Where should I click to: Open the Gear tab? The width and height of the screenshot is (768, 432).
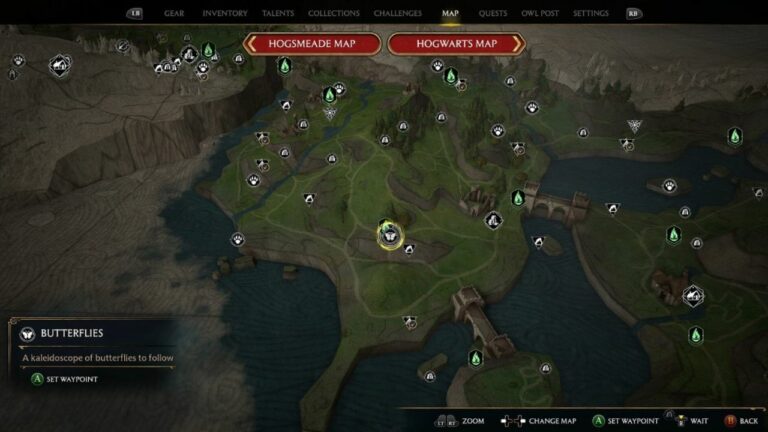(x=174, y=13)
